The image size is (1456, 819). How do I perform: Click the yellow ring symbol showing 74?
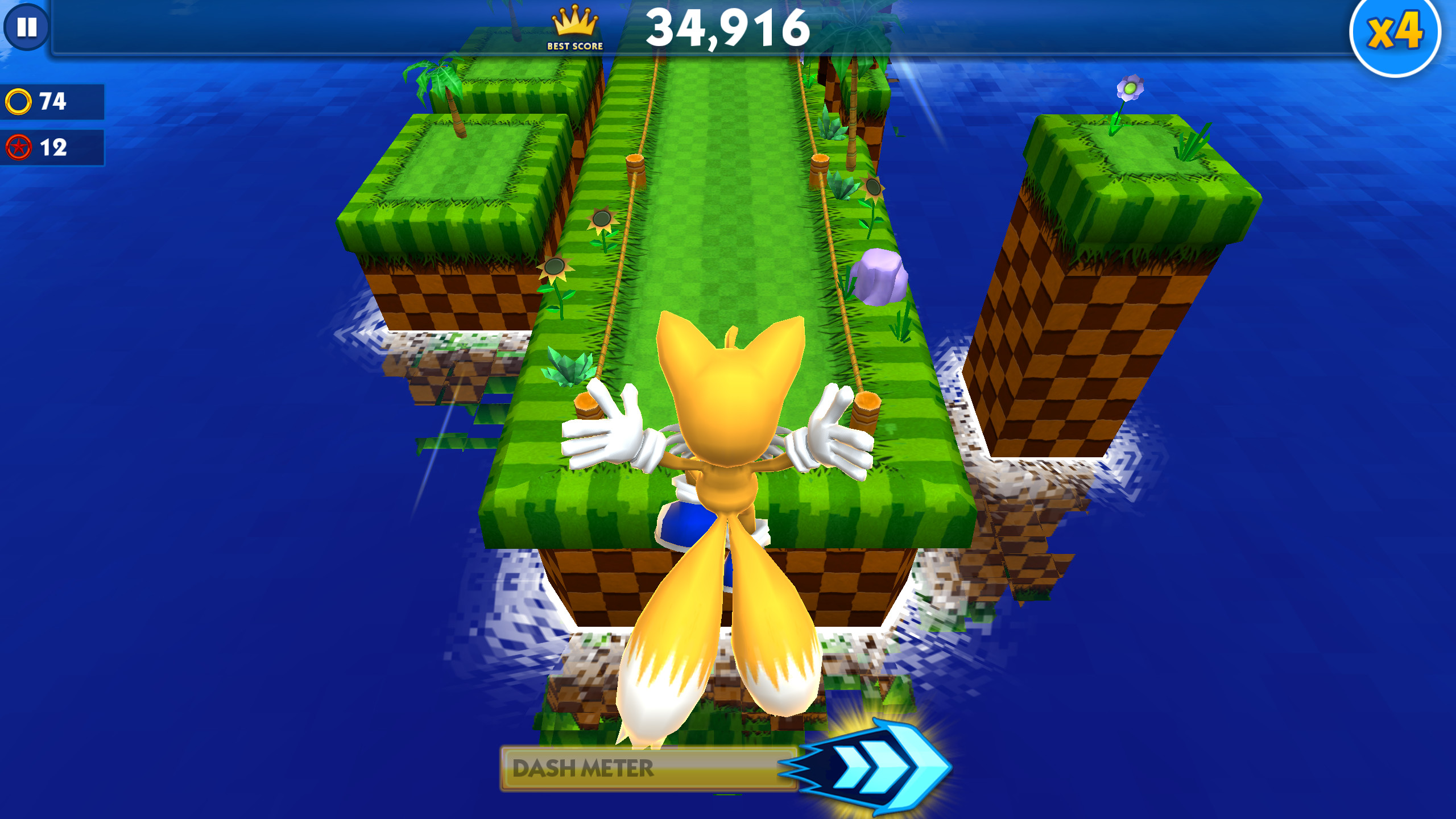point(18,100)
